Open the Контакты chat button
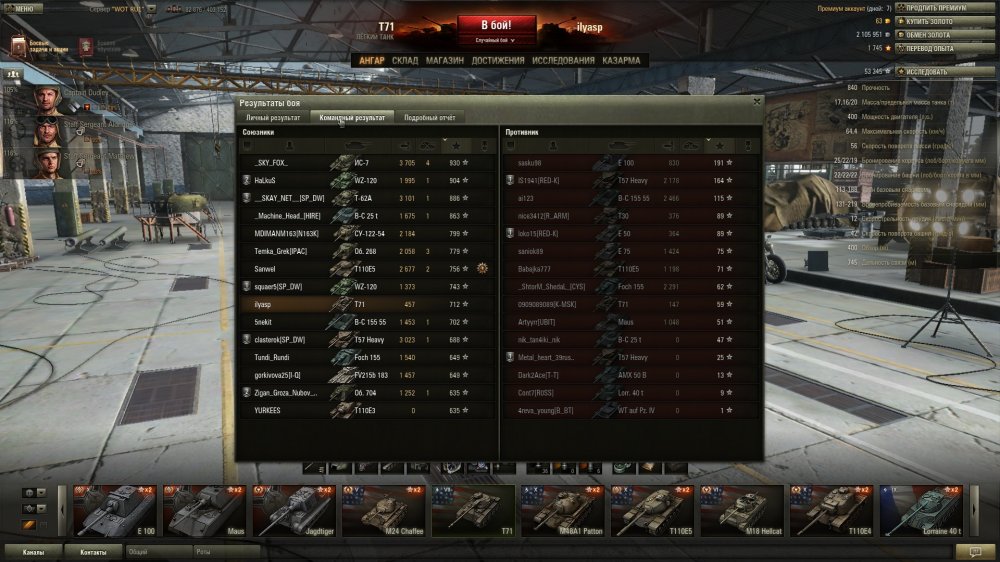The height and width of the screenshot is (562, 1000). [x=93, y=551]
